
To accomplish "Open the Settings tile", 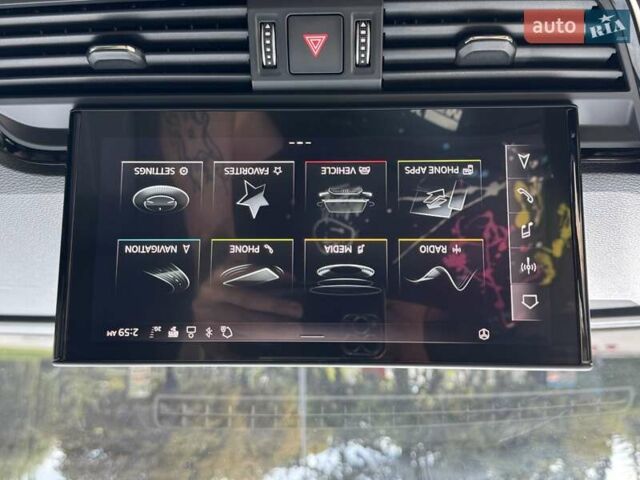I will tap(160, 190).
